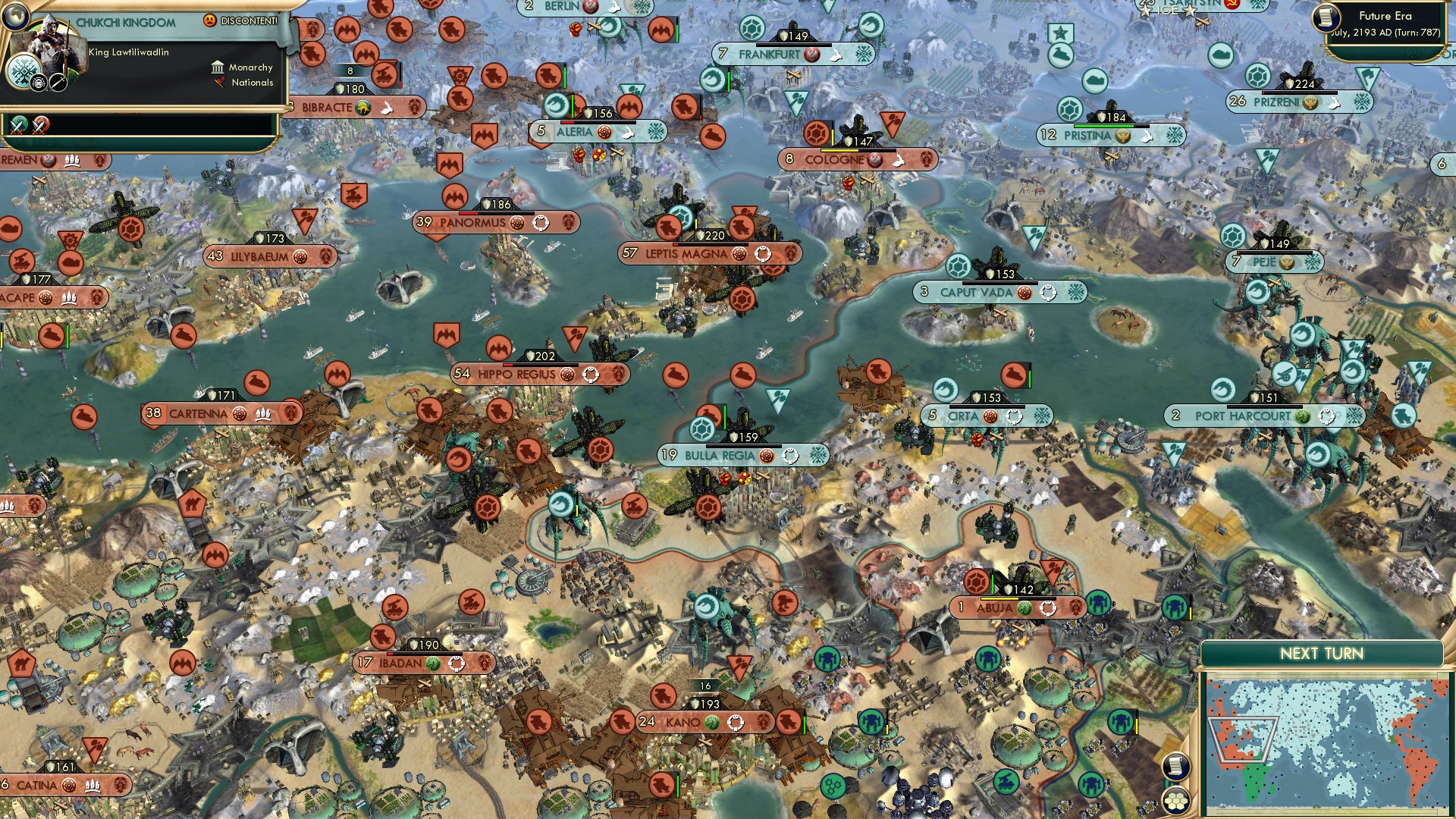Click the Nationals red flag icon
Screen dimensions: 1456x819
(220, 83)
